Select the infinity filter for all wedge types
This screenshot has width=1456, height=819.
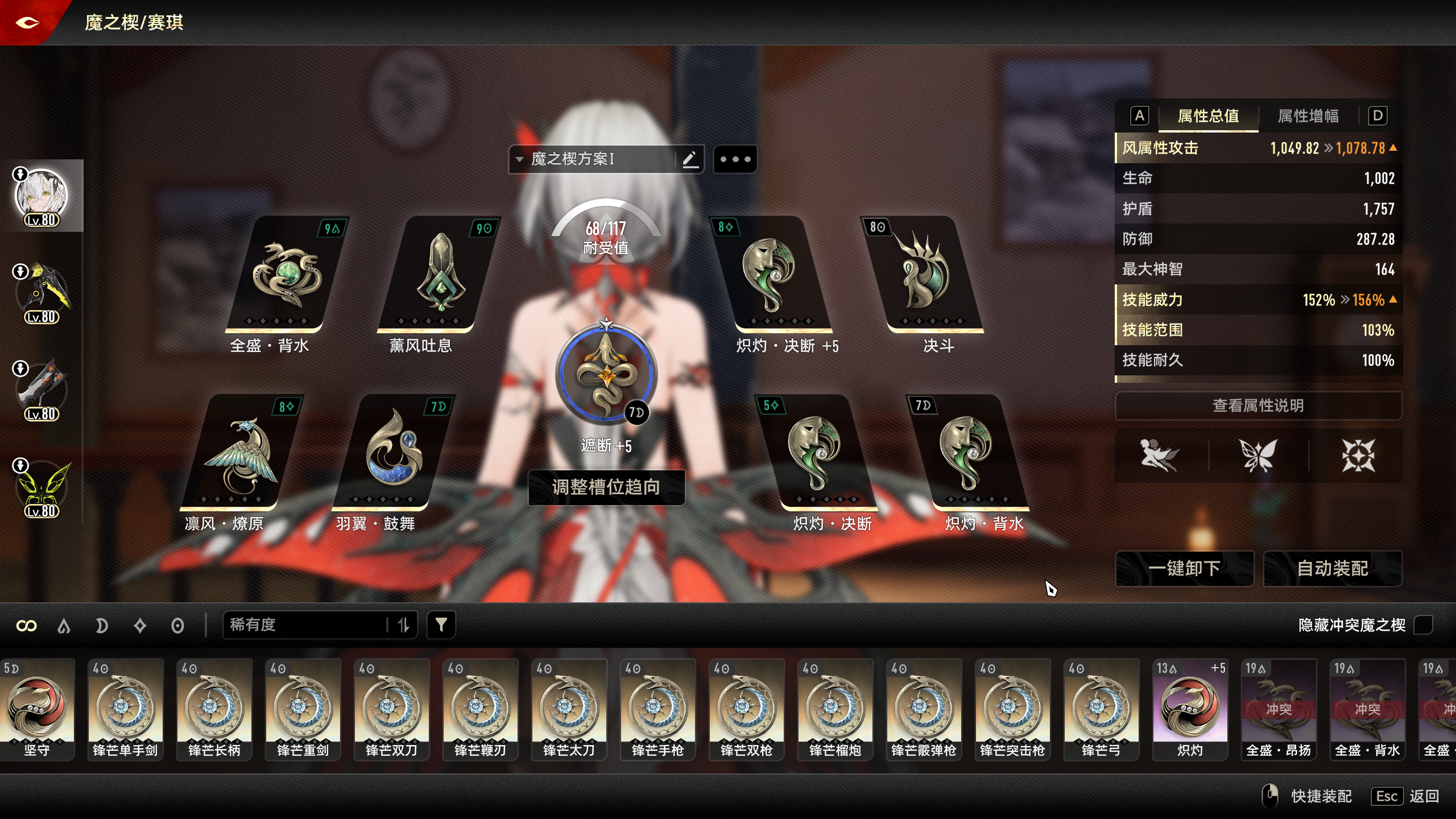click(x=27, y=624)
